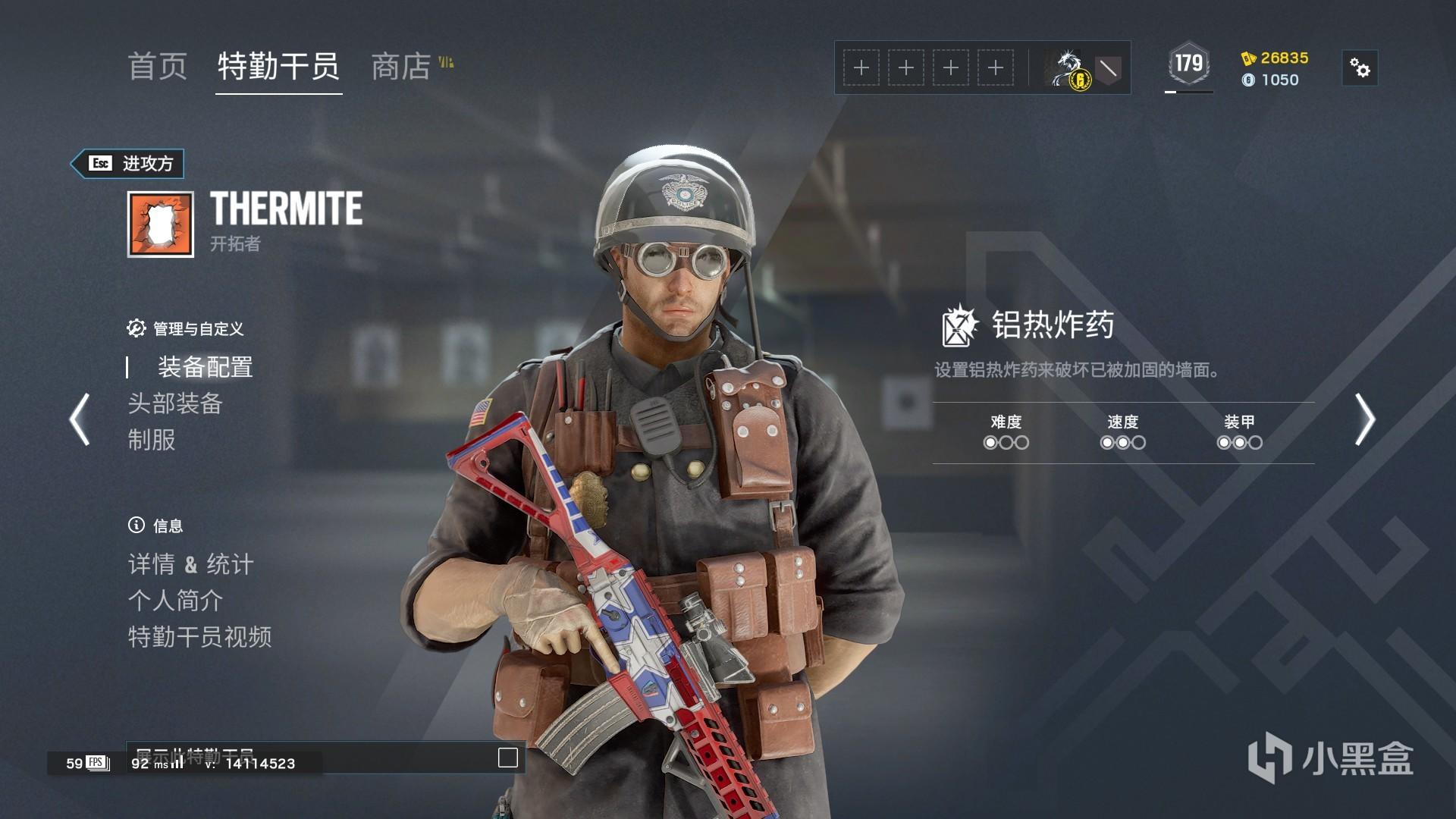
Task: Open 装备配置 loadout menu
Action: click(205, 367)
